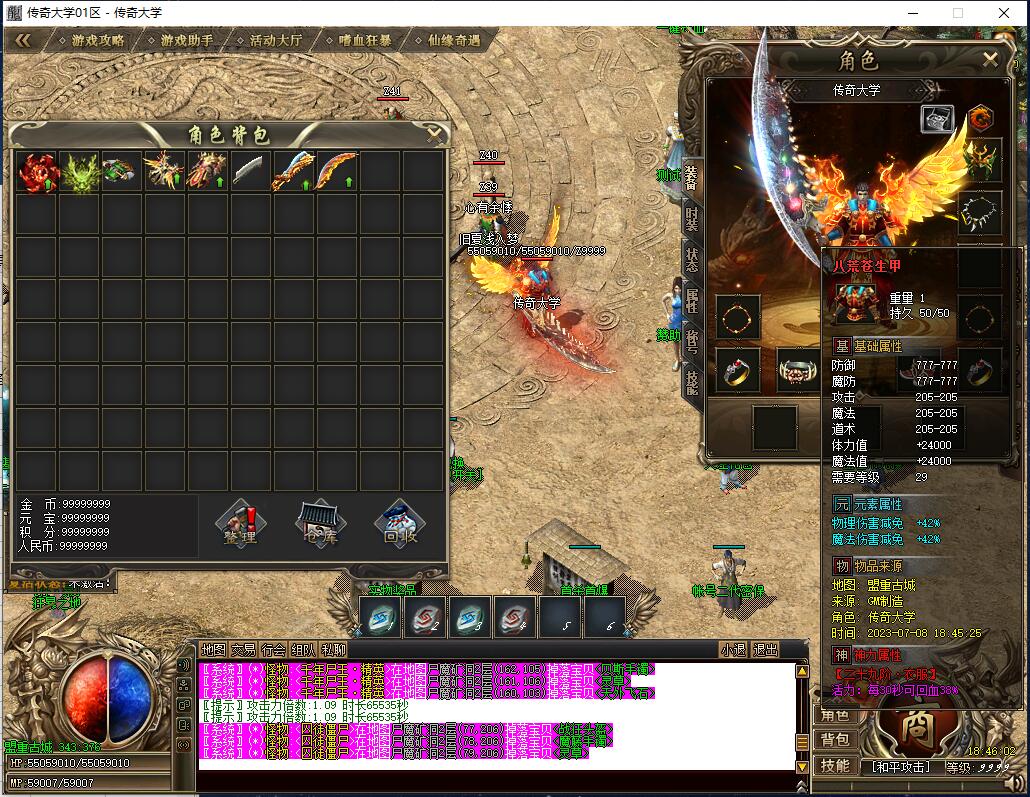Select the red swirling orb item
Screen dimensions: 1030x797
38,172
